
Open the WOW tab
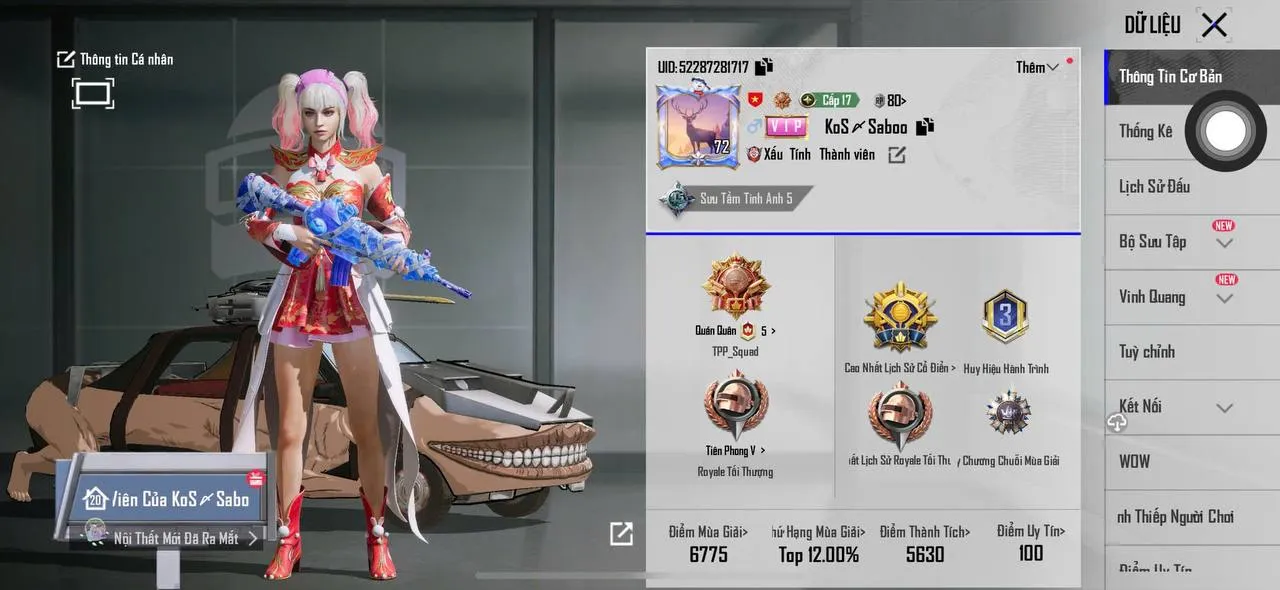point(1135,462)
